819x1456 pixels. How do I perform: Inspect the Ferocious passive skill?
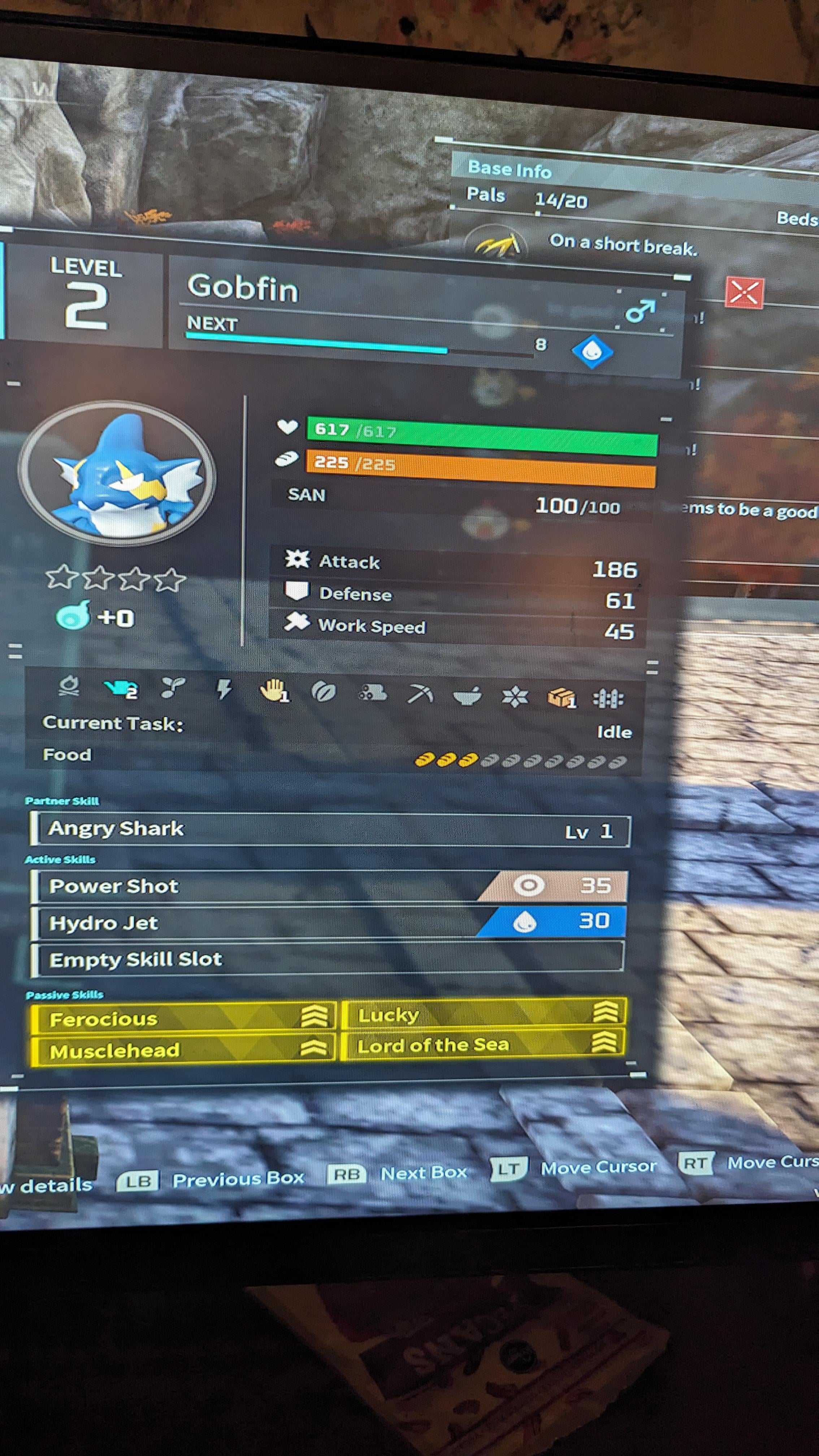coord(184,1019)
